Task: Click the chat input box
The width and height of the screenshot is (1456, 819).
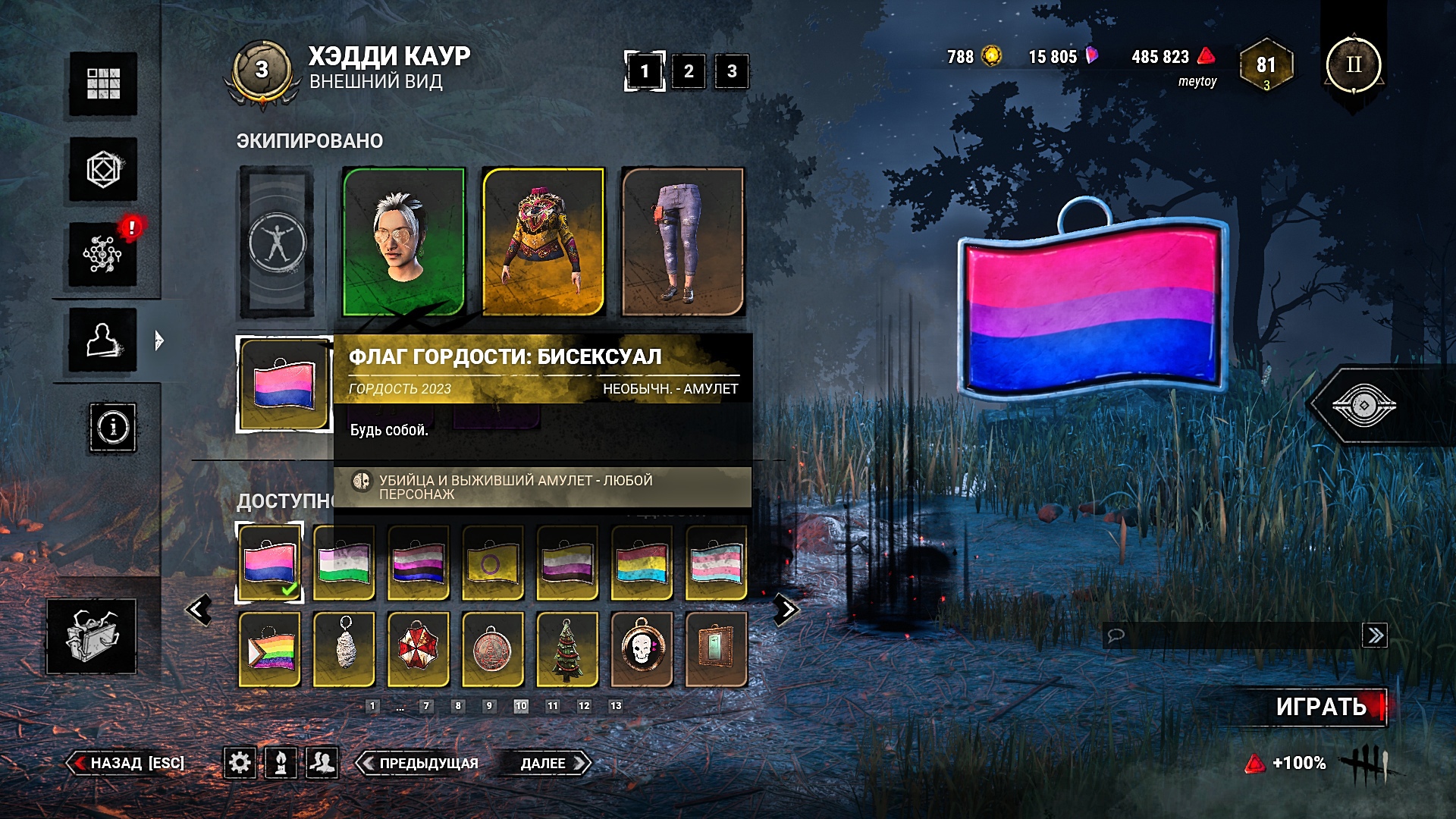Action: click(x=1232, y=635)
